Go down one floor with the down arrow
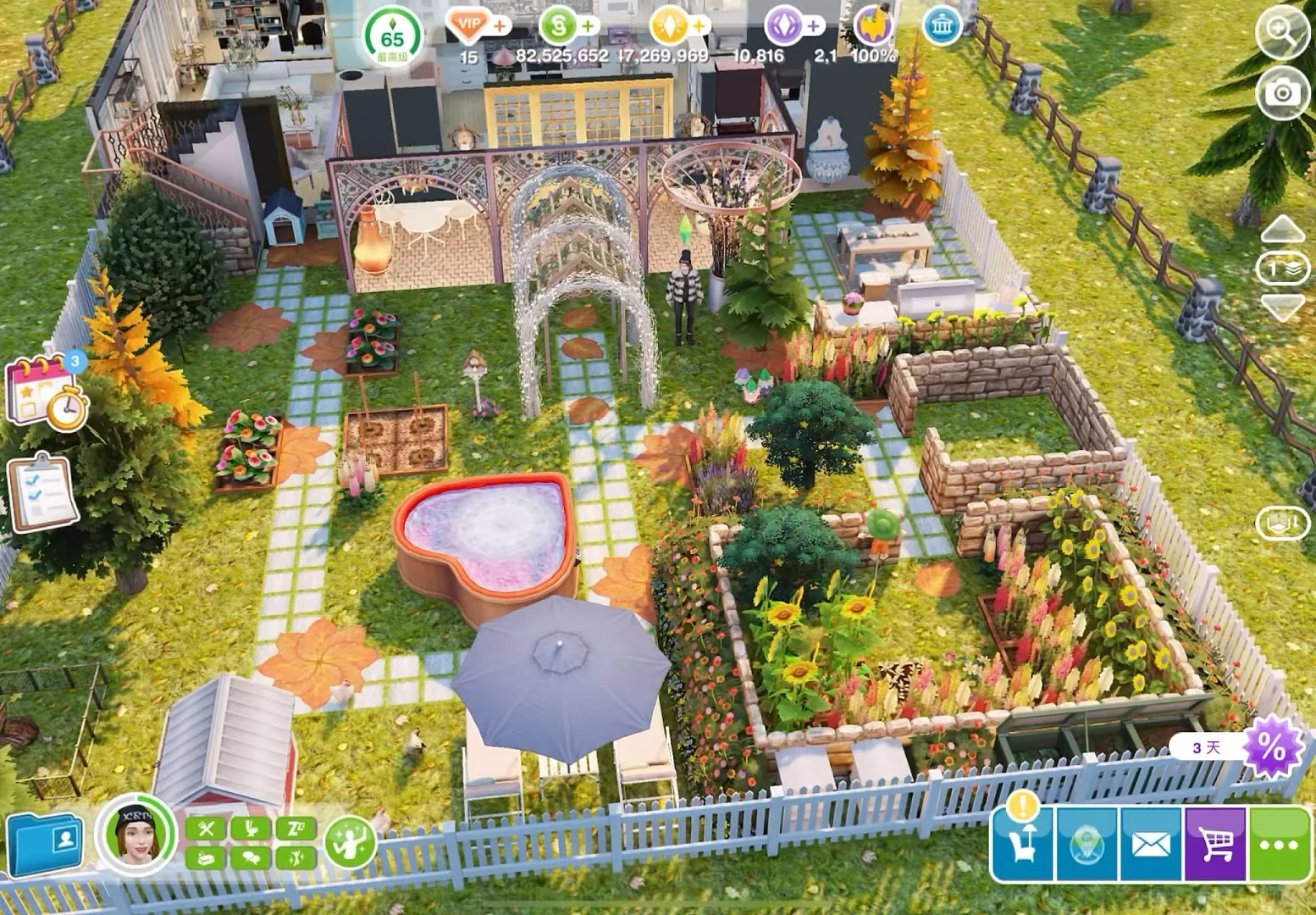 tap(1282, 307)
